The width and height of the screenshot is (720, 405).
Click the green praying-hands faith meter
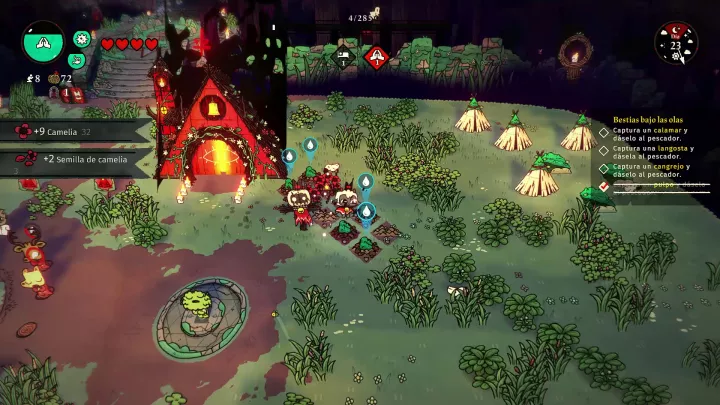pyautogui.click(x=42, y=42)
